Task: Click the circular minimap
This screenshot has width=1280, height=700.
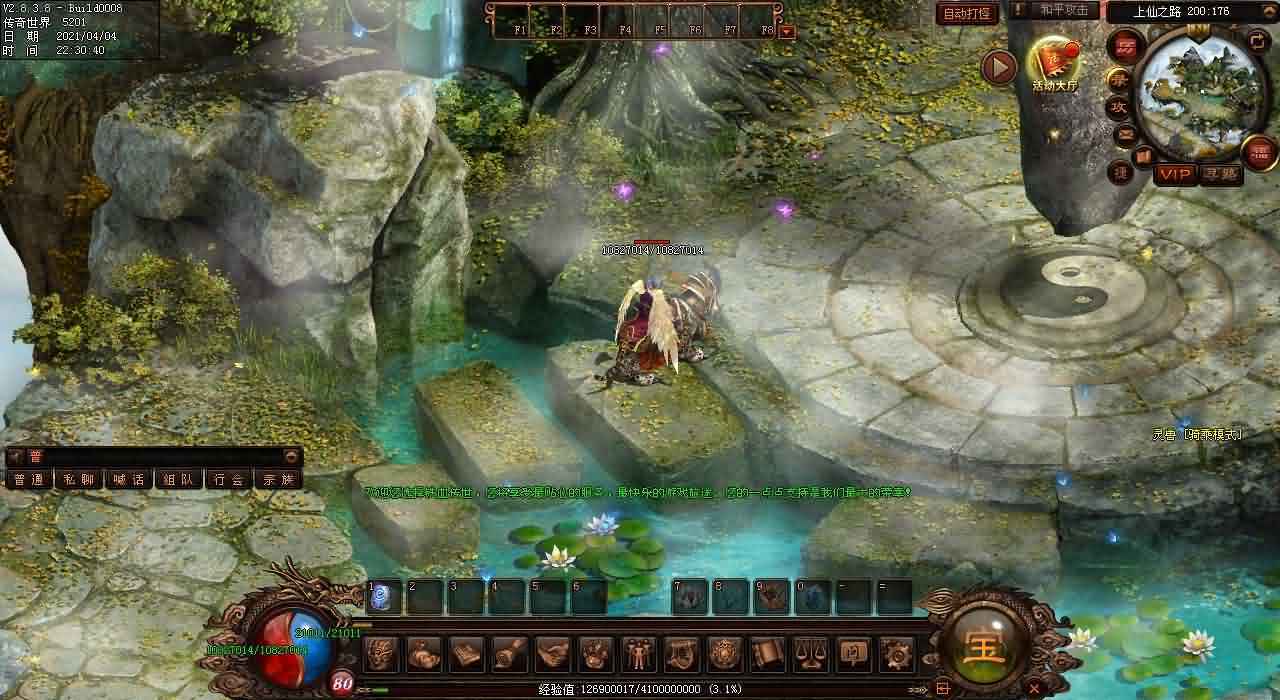Action: tap(1199, 93)
